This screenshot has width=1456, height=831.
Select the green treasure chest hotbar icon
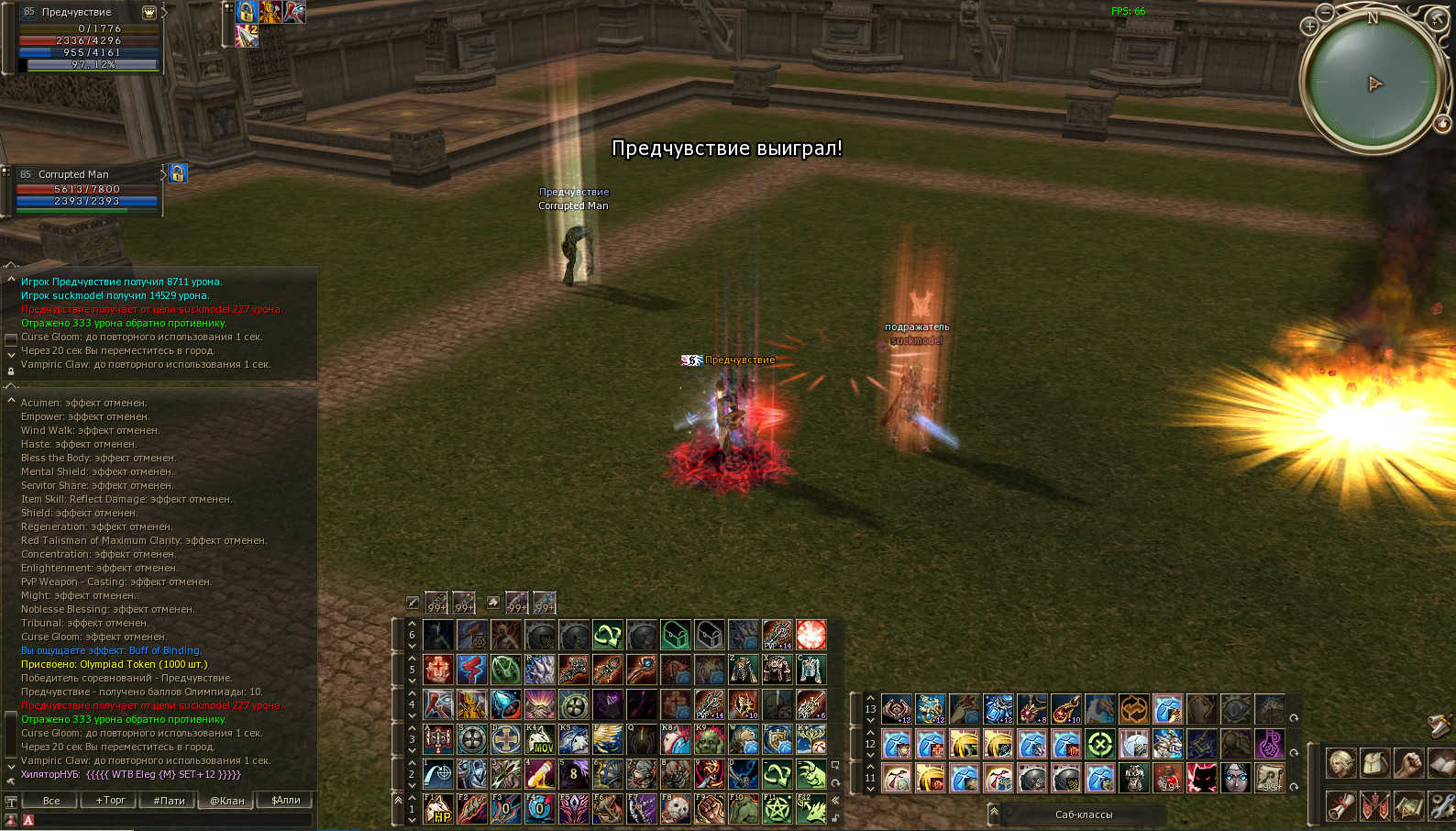tap(676, 635)
